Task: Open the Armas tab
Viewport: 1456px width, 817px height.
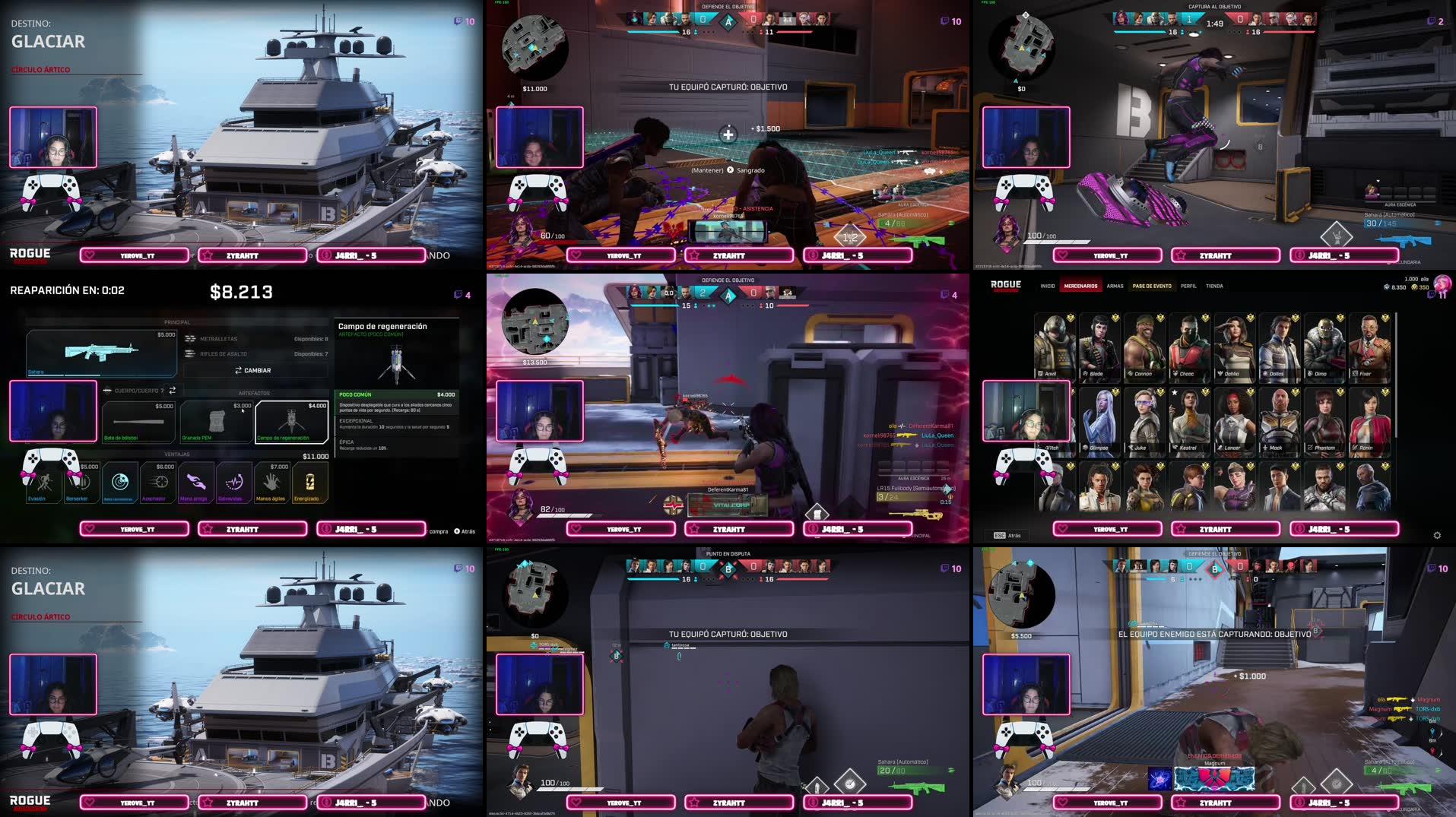Action: click(1115, 287)
